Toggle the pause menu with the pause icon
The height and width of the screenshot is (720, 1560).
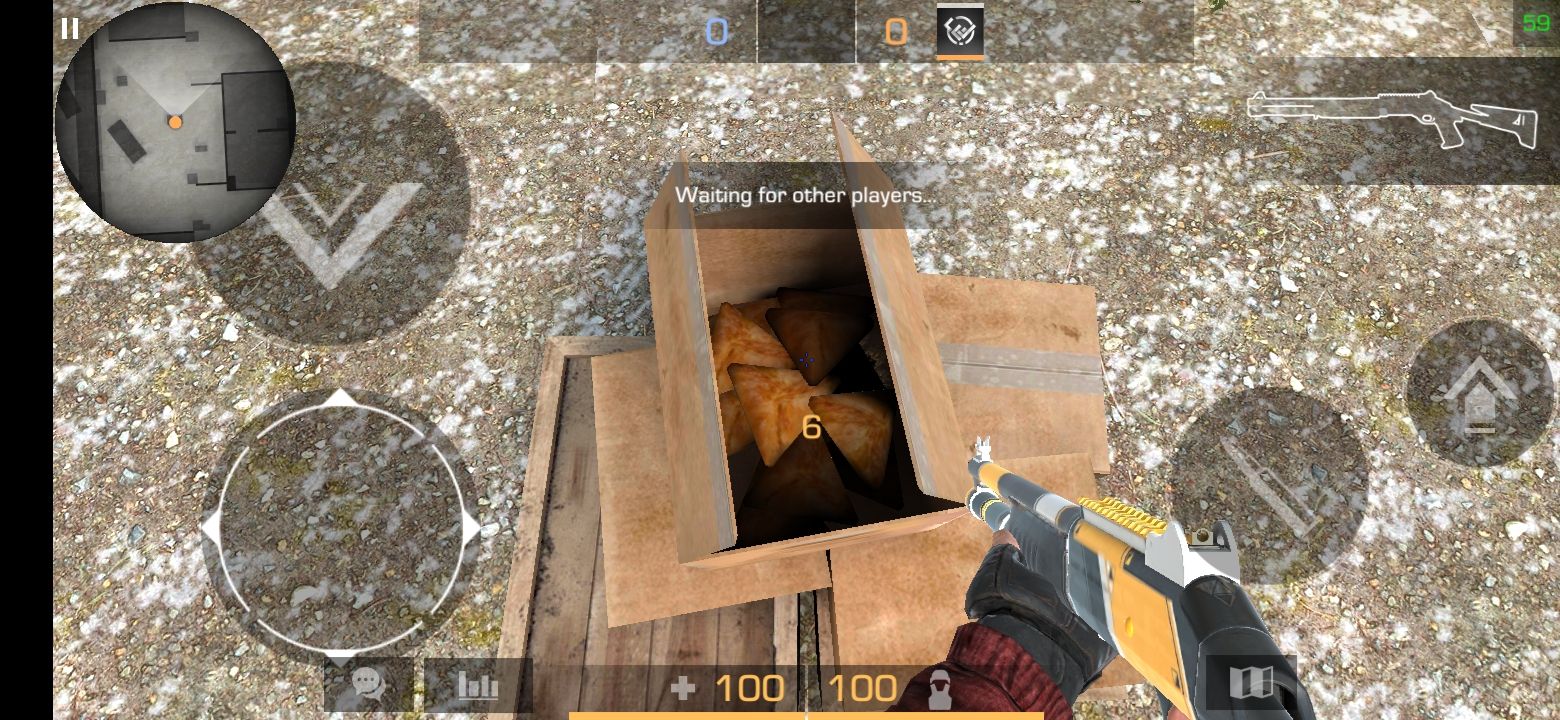pyautogui.click(x=70, y=29)
